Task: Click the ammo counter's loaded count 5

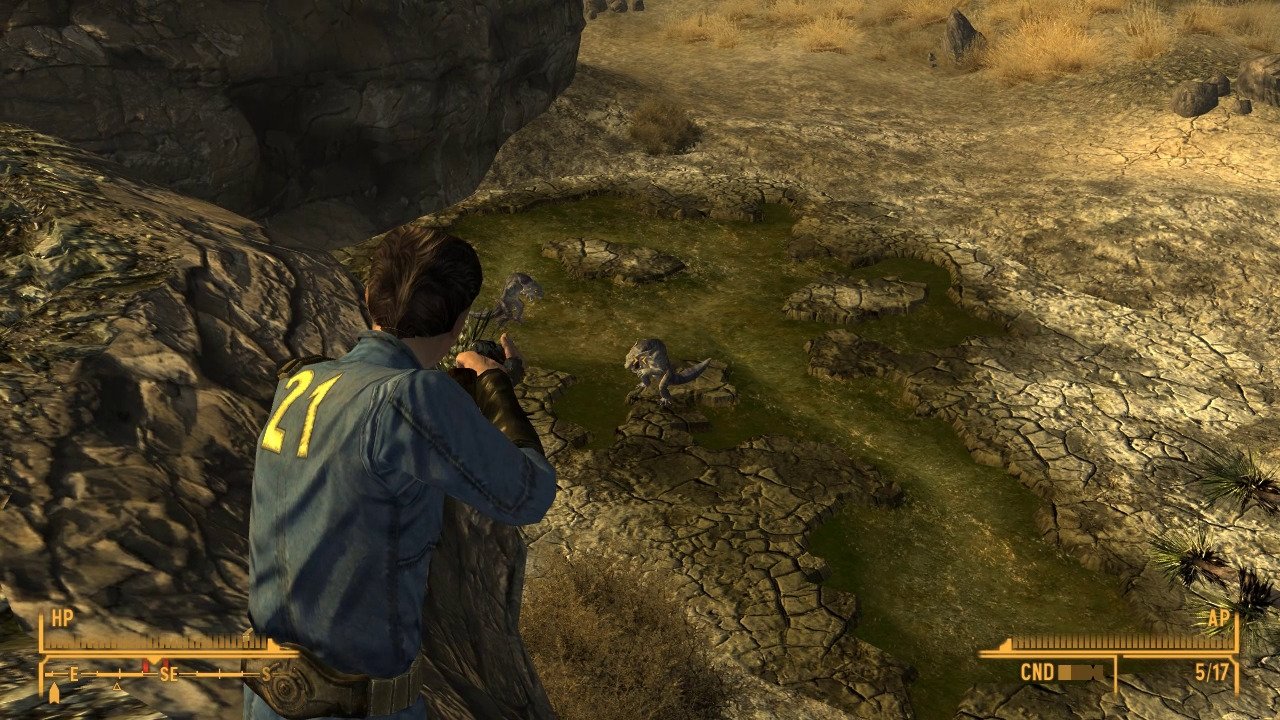Action: 1199,673
